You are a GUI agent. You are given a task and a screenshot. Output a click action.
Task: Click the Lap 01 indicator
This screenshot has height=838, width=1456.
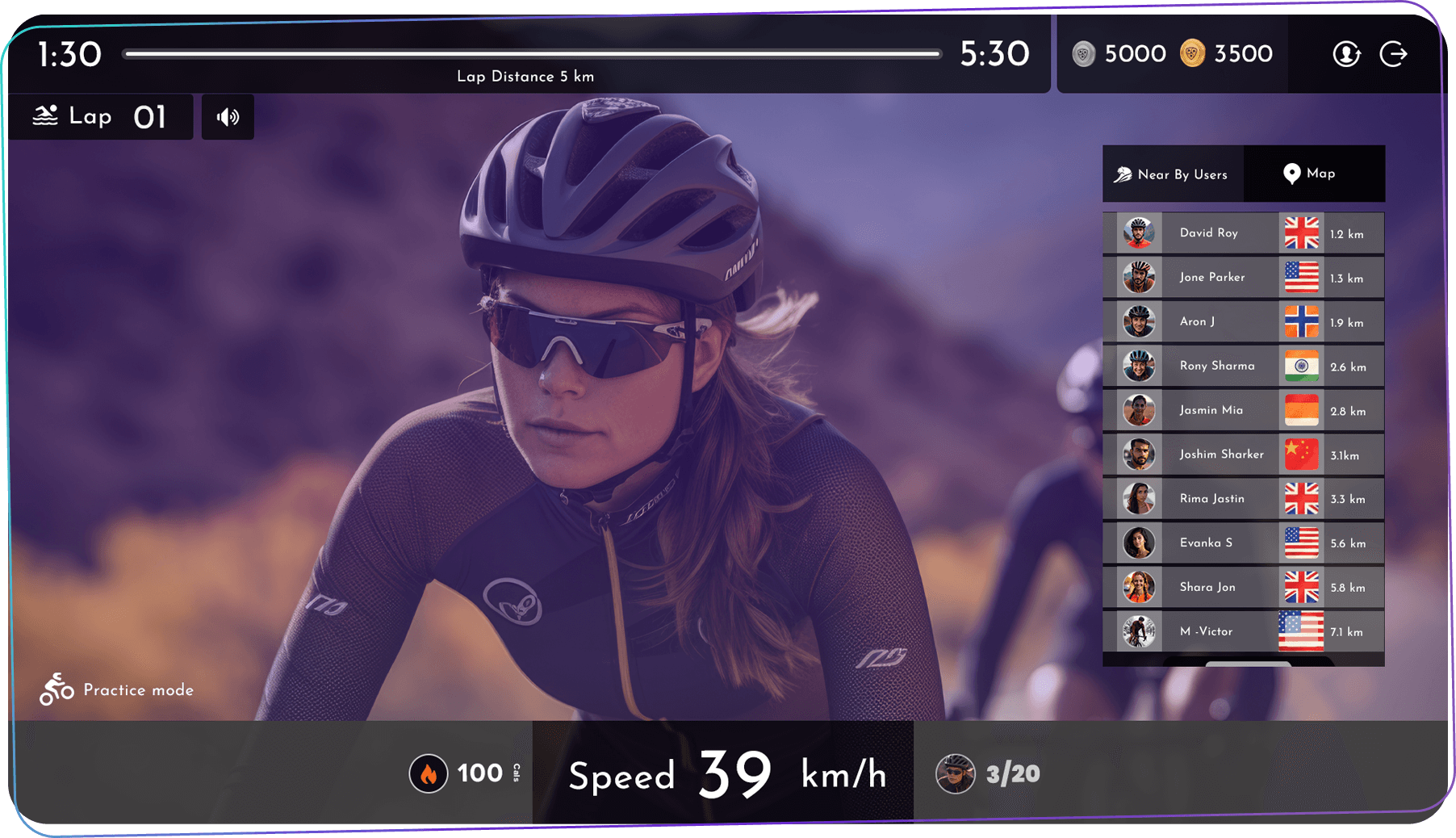101,117
